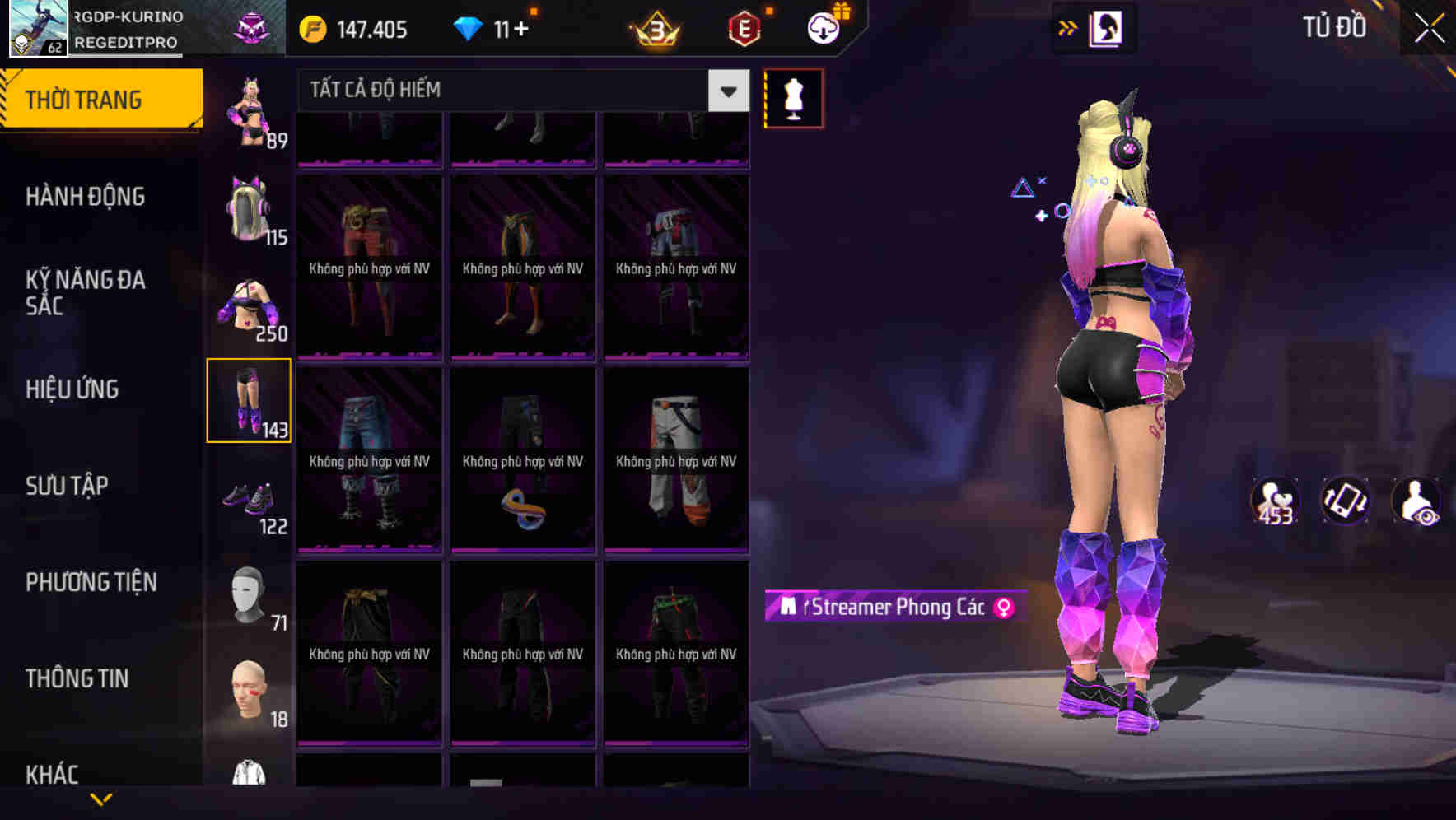
Task: Click the rank badge showing level 3 crown
Action: pos(655,28)
